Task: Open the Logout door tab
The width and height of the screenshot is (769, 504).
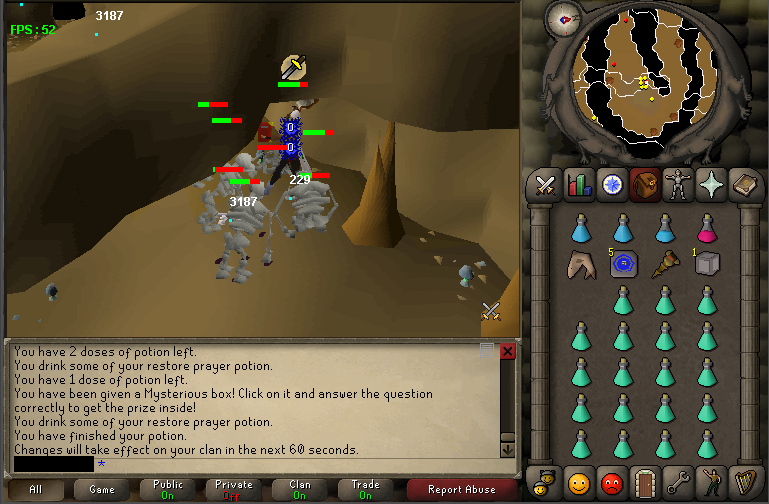Action: (x=644, y=481)
